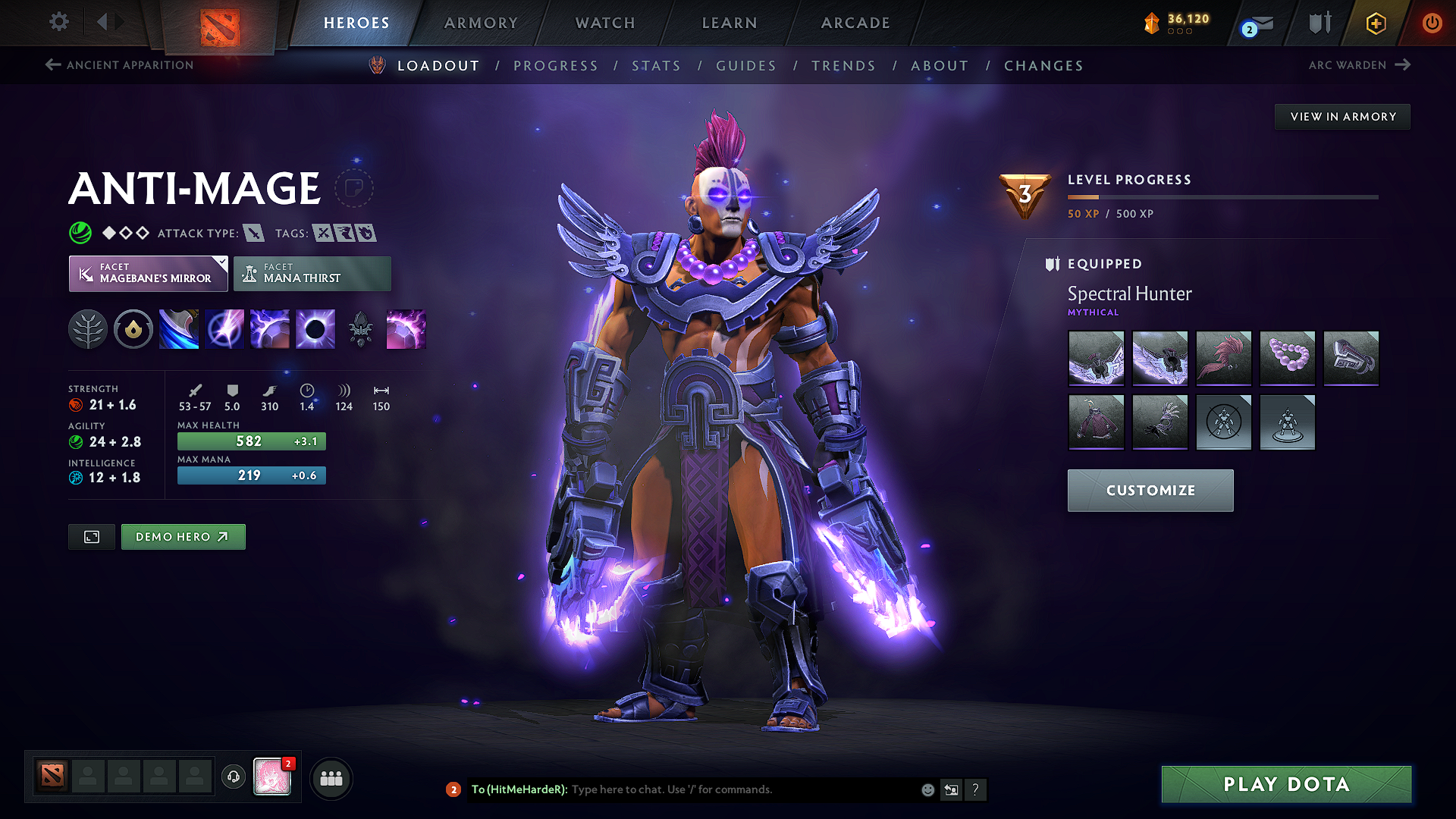
Task: Switch to the Stats tab
Action: pyautogui.click(x=656, y=66)
